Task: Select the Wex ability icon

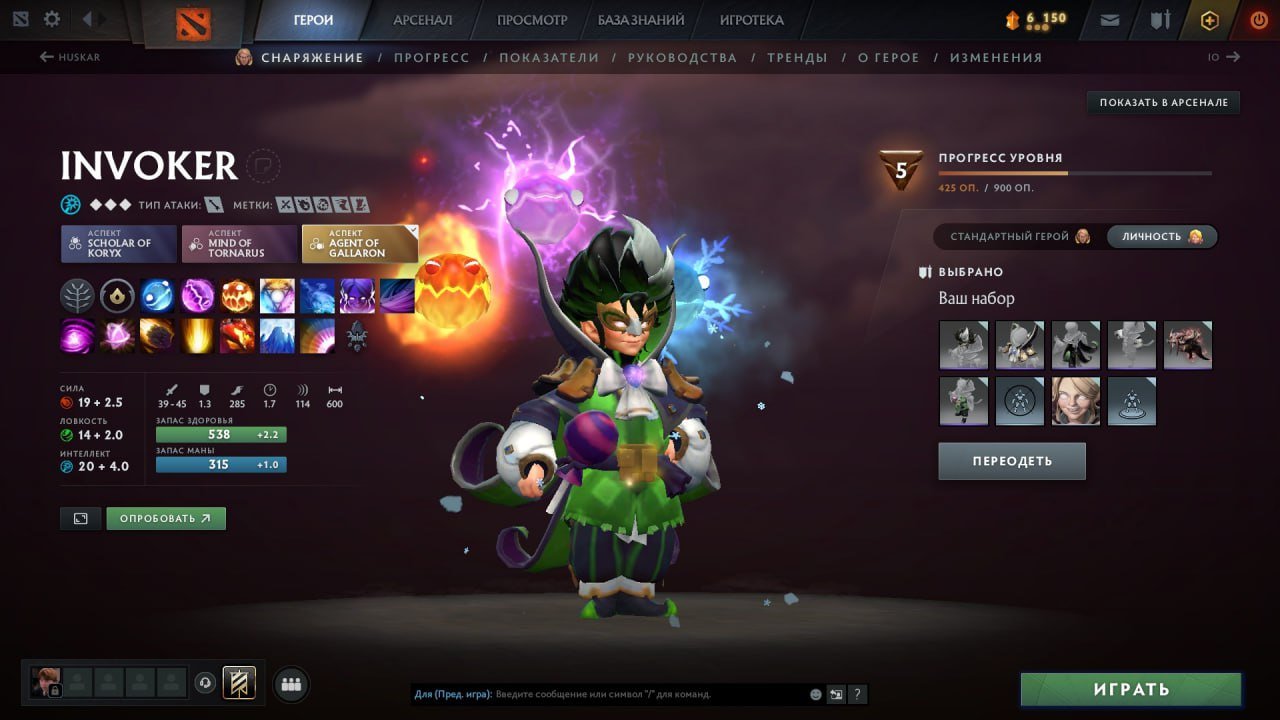Action: pyautogui.click(x=197, y=295)
